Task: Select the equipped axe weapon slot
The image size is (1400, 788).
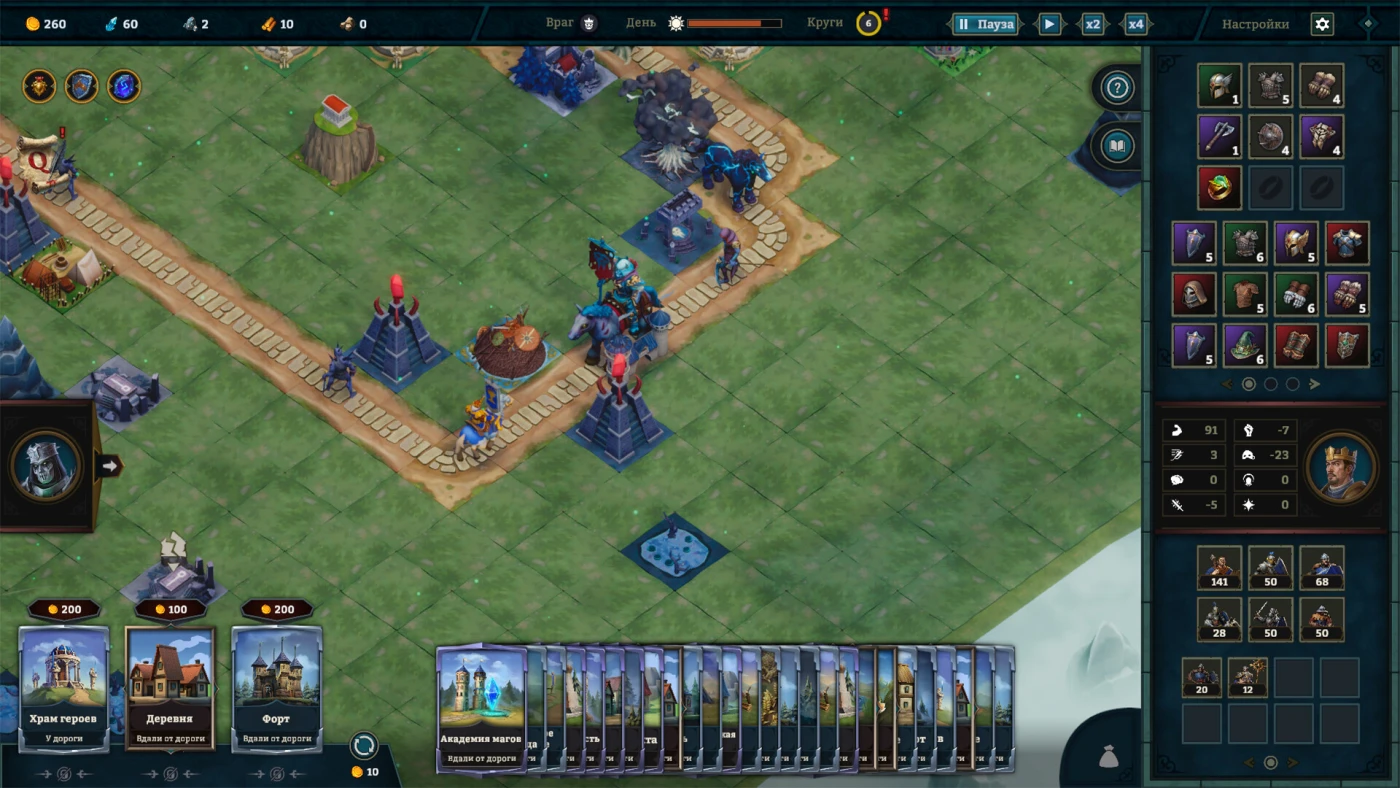Action: [1219, 136]
